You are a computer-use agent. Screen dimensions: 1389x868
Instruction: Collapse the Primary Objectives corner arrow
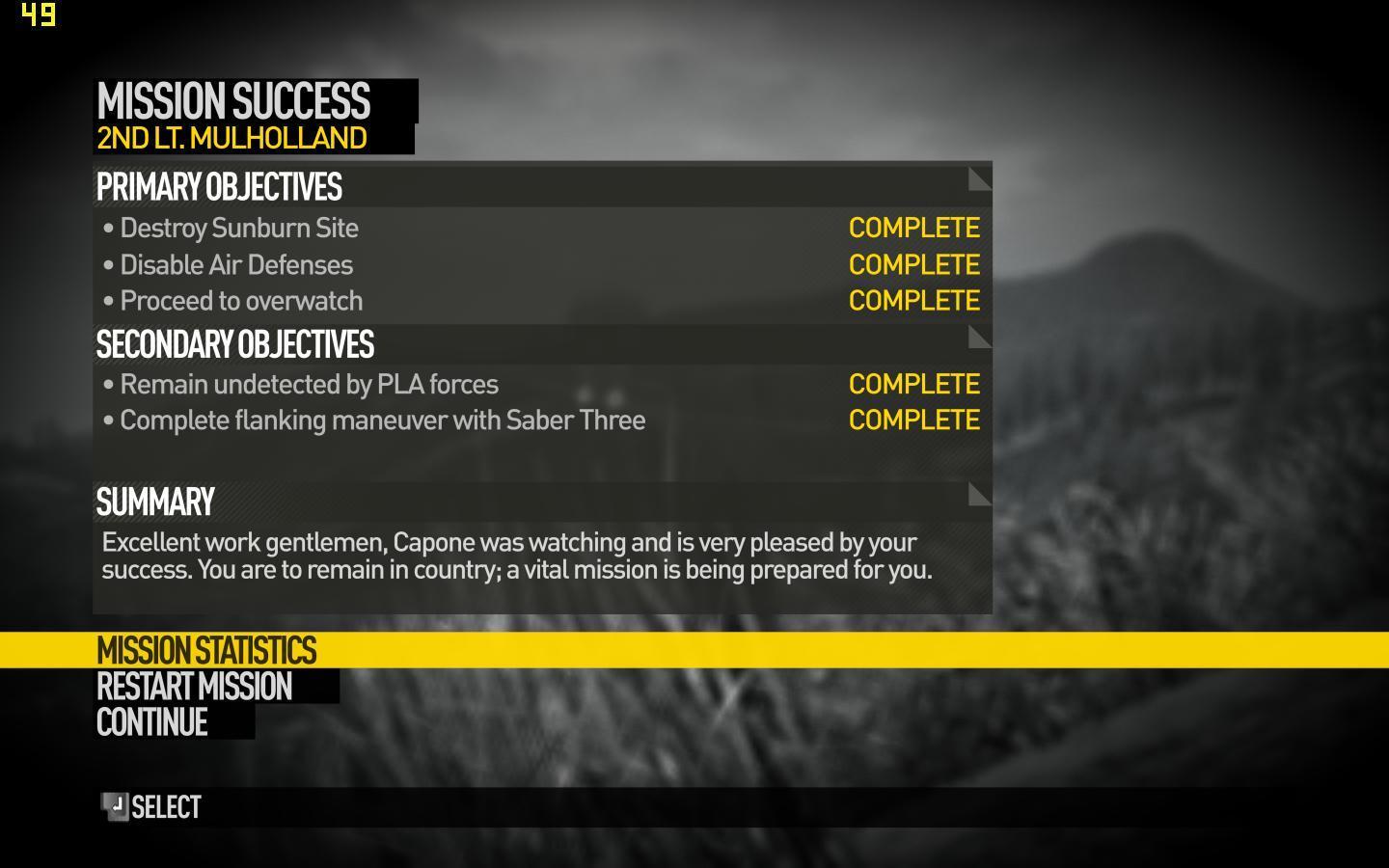point(980,179)
